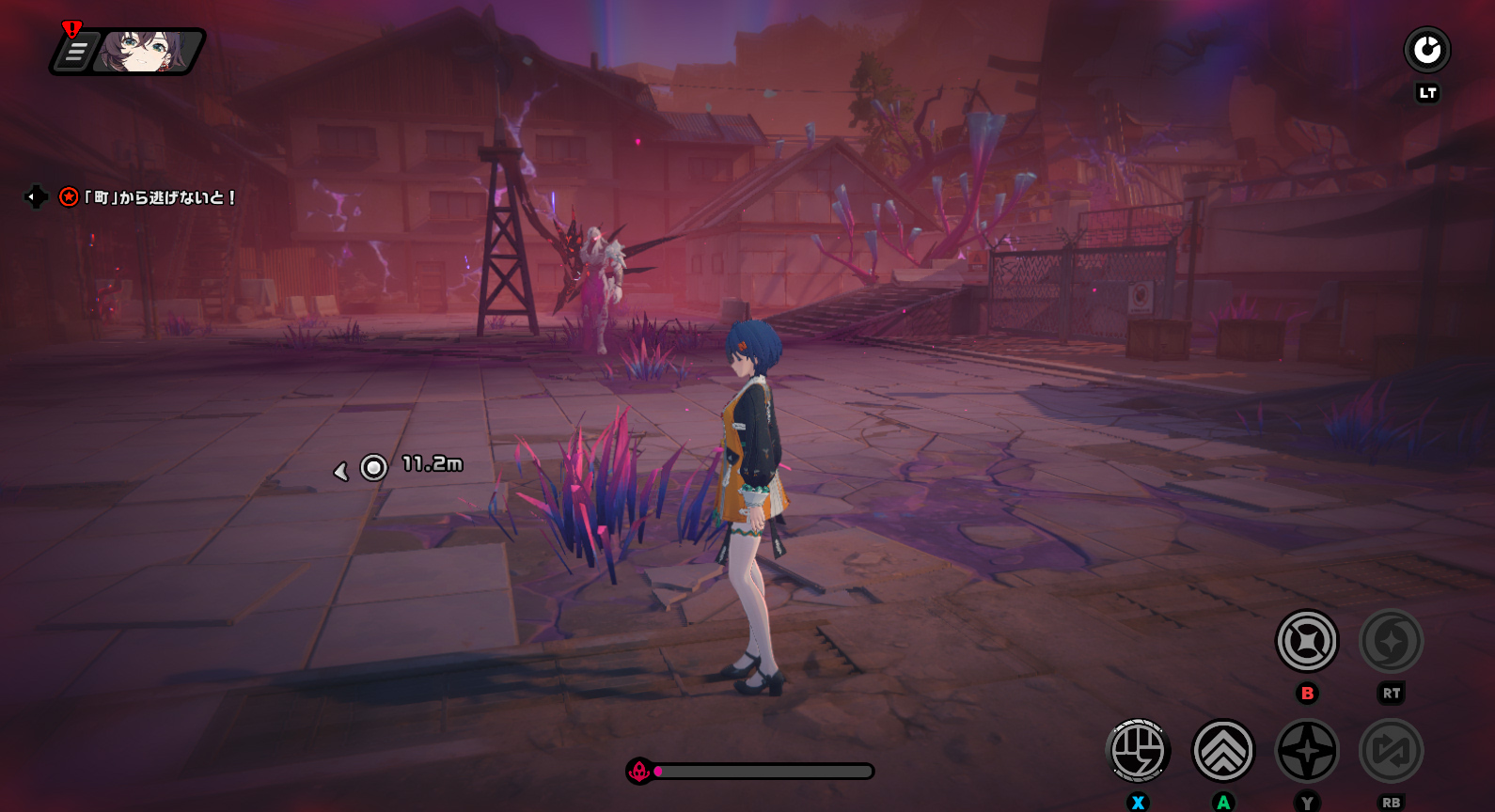Trigger the crossed-circle star dodge icon
Viewport: 1495px width, 812px height.
1307,641
